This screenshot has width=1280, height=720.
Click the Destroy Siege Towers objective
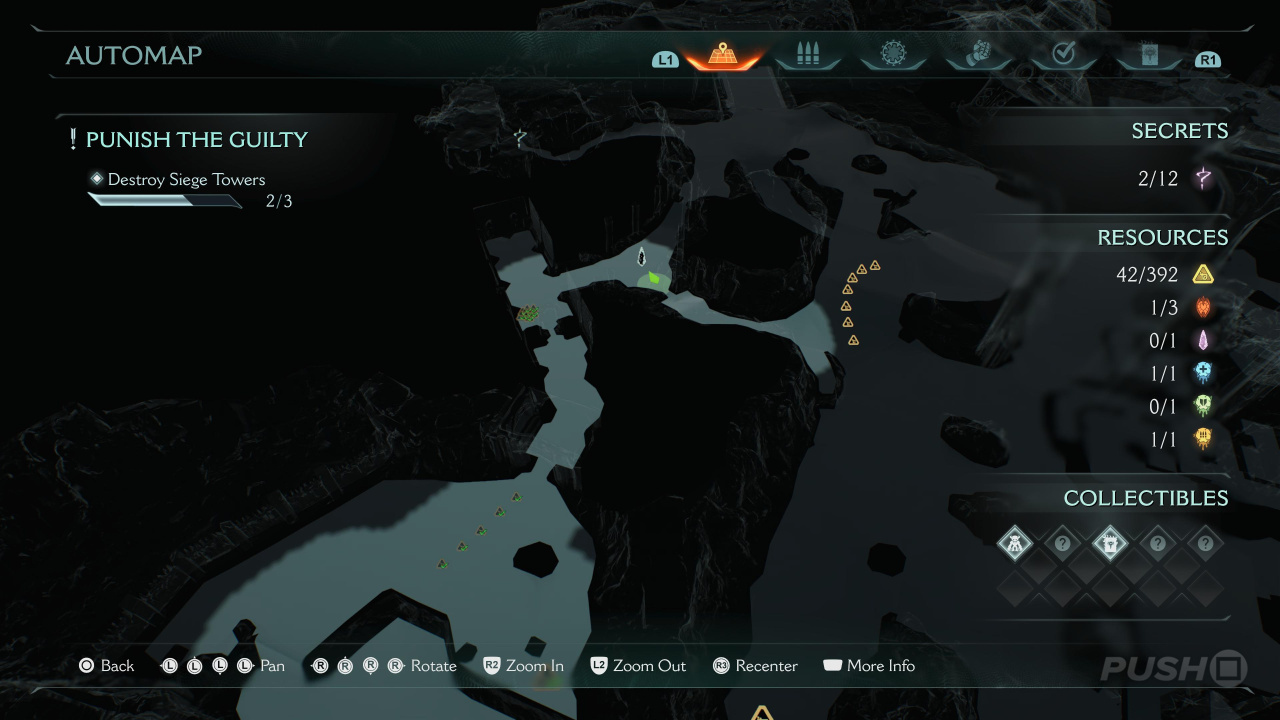(x=186, y=180)
